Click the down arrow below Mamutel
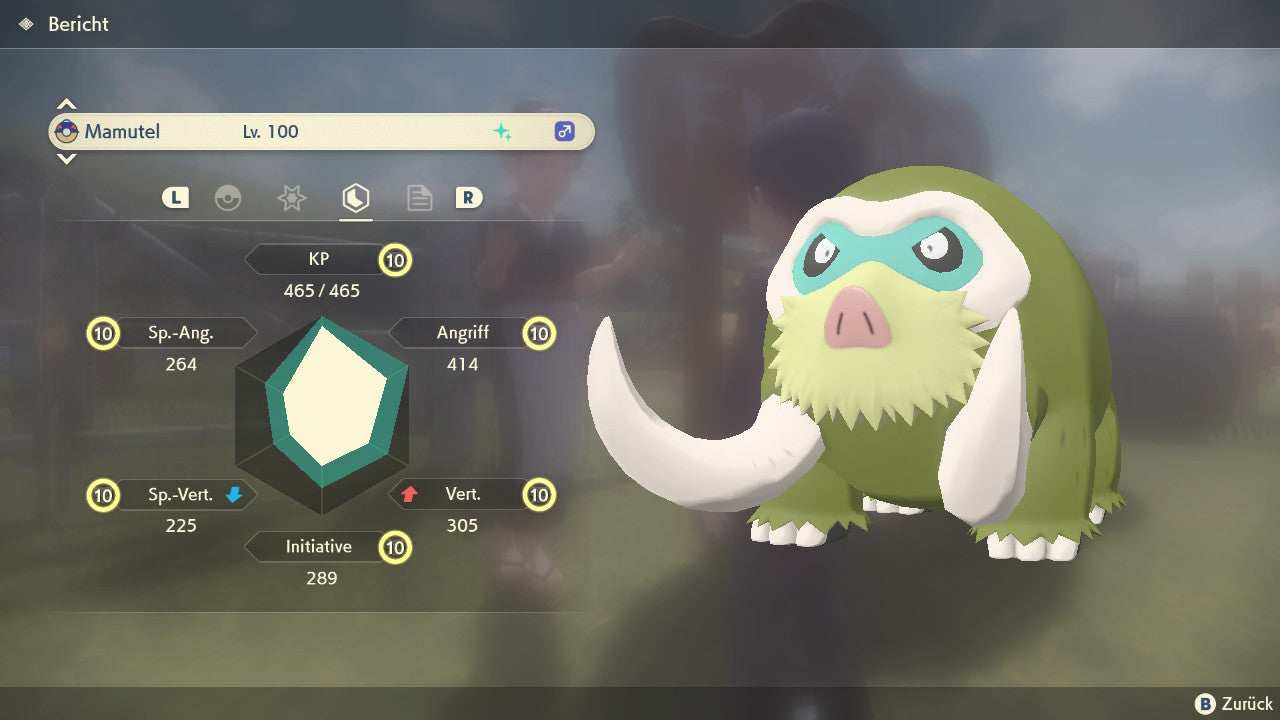 tap(66, 158)
